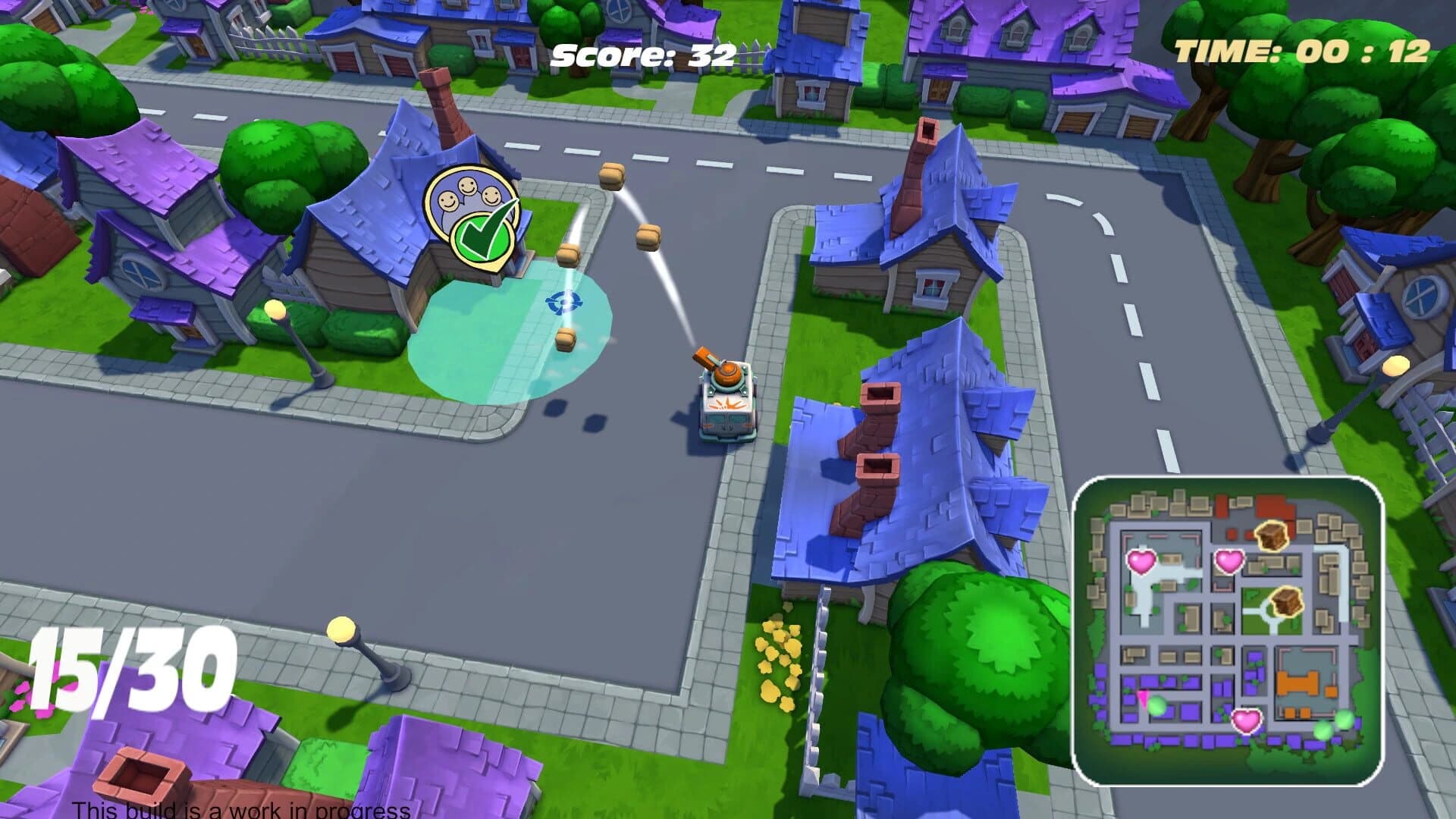Select the green pickup dot at the minimap's bottom right
1456x819 pixels.
coord(1344,720)
